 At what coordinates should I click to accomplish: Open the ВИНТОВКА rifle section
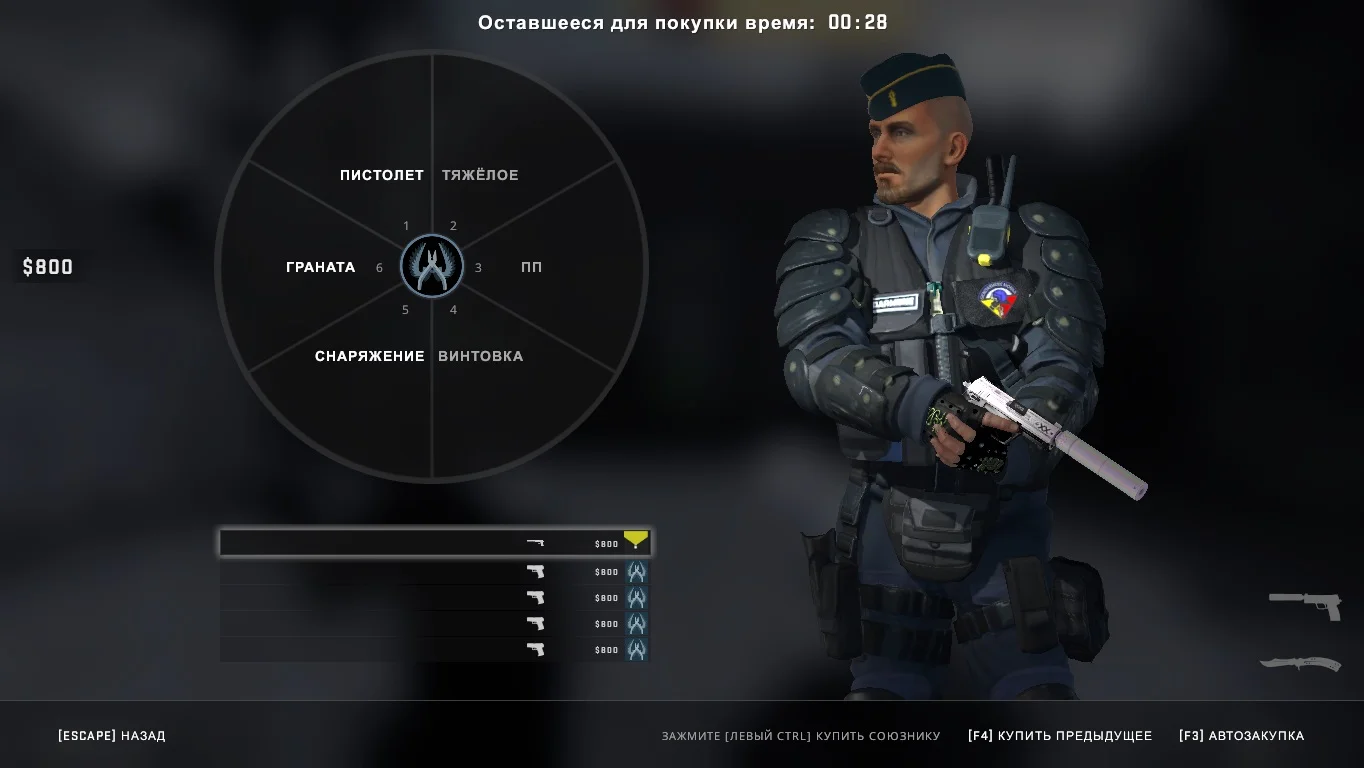(x=480, y=356)
